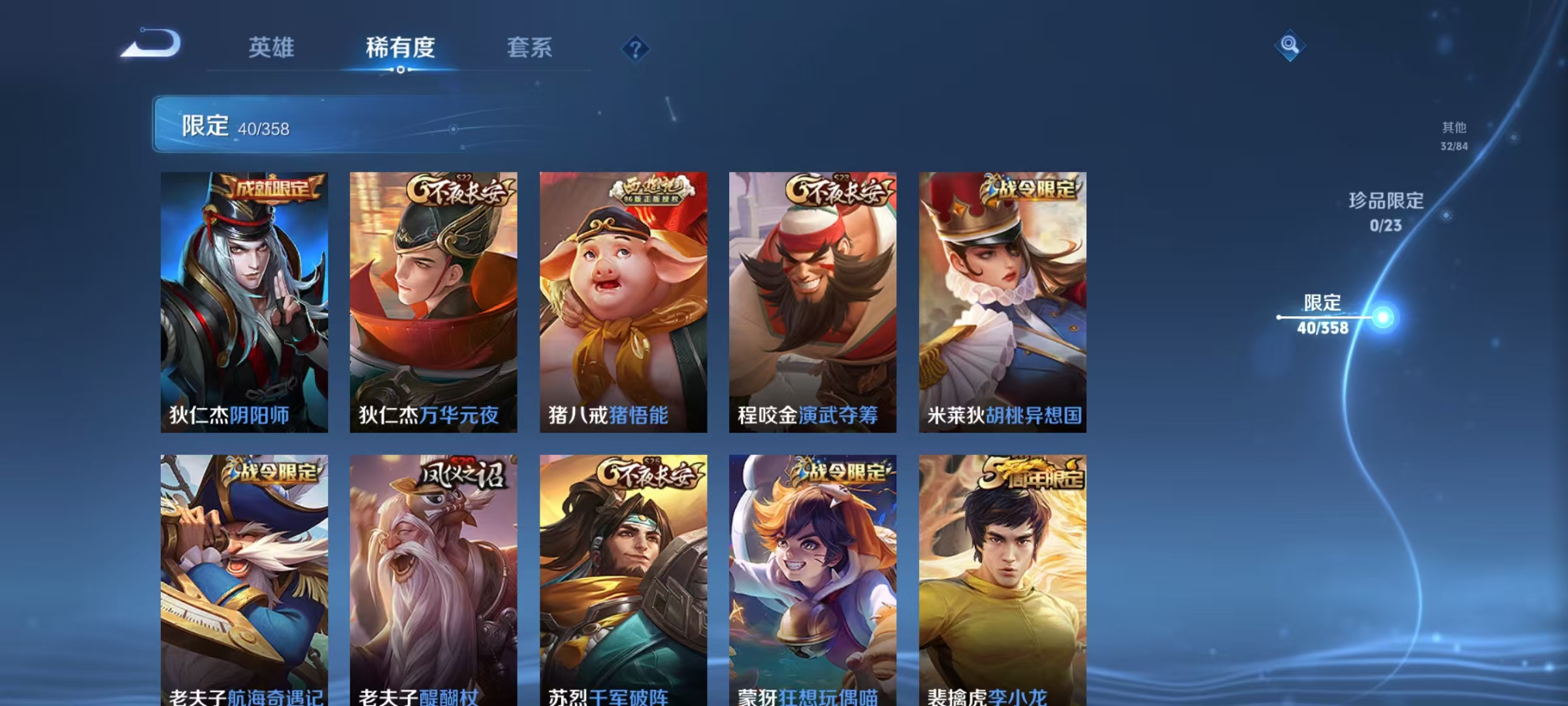1568x706 pixels.
Task: Open the 套系 tab
Action: tap(529, 47)
